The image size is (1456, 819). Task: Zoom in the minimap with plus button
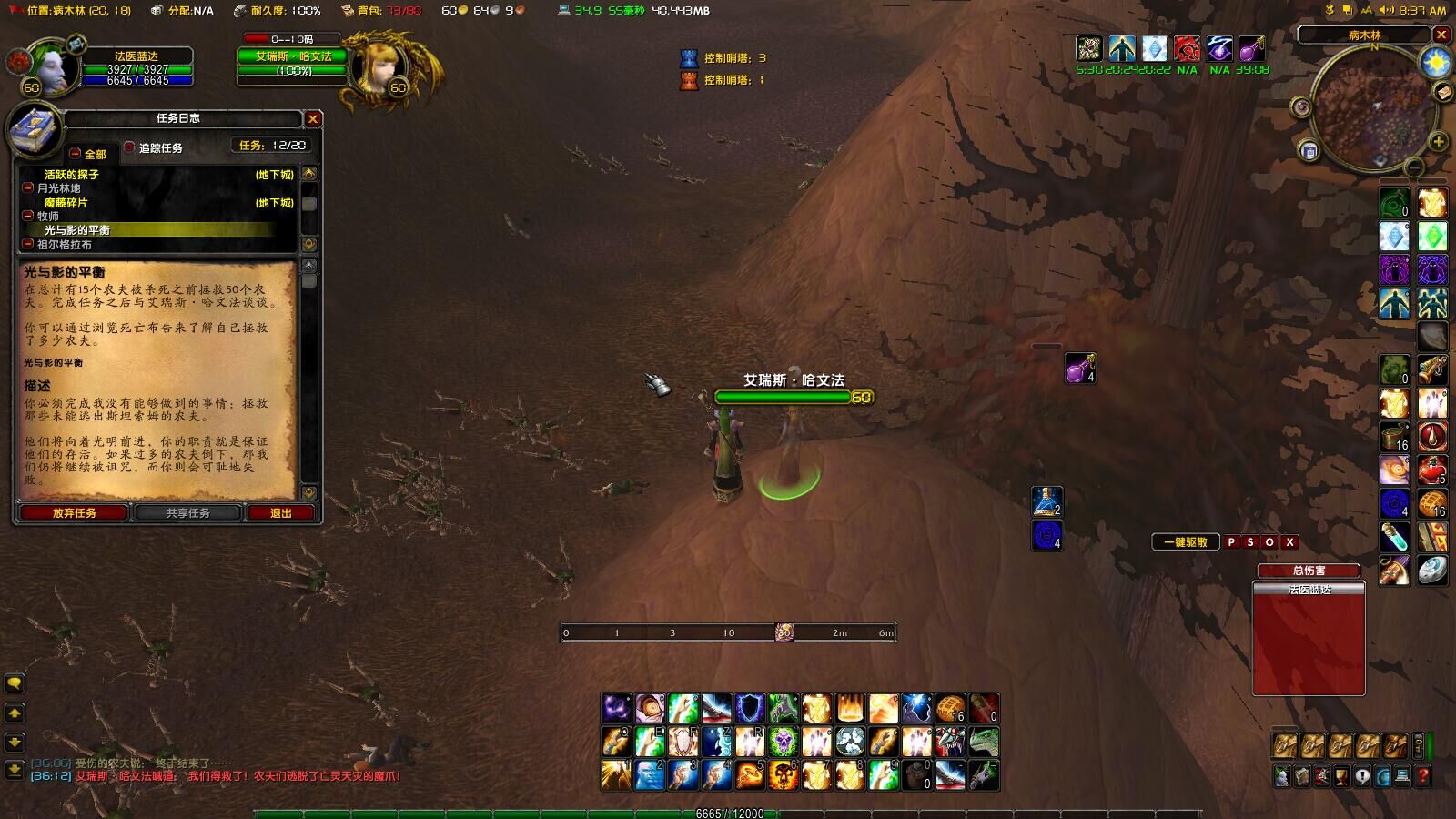[1438, 142]
